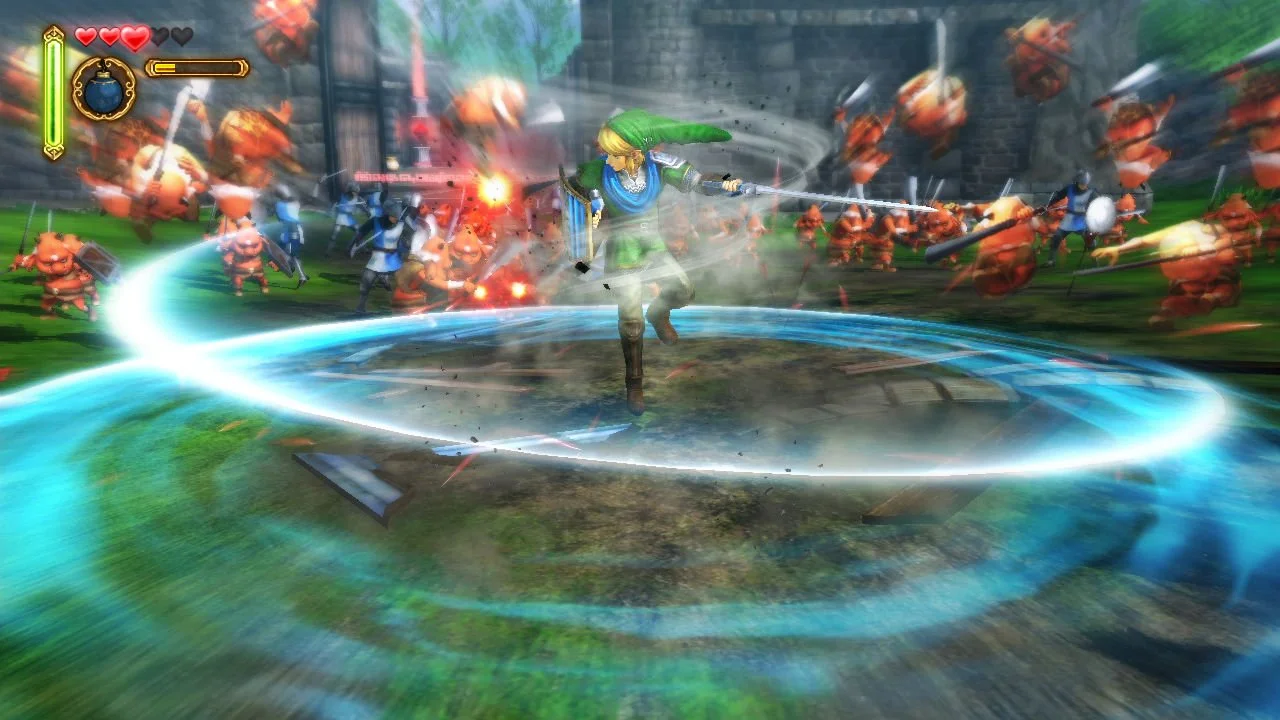Click the last empty heart container
This screenshot has width=1280, height=720.
coord(181,35)
